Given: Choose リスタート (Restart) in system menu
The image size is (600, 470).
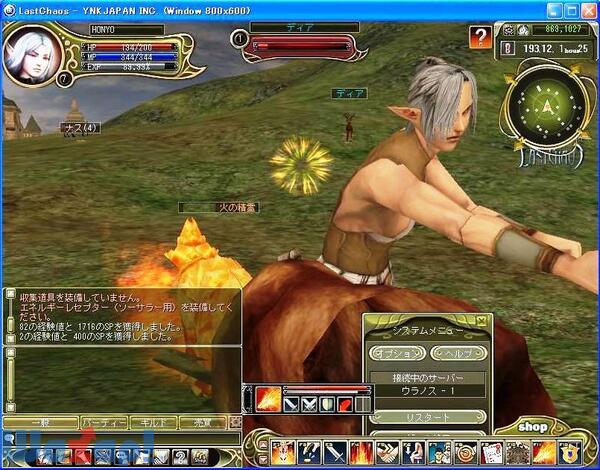Looking at the screenshot, I should pyautogui.click(x=427, y=416).
